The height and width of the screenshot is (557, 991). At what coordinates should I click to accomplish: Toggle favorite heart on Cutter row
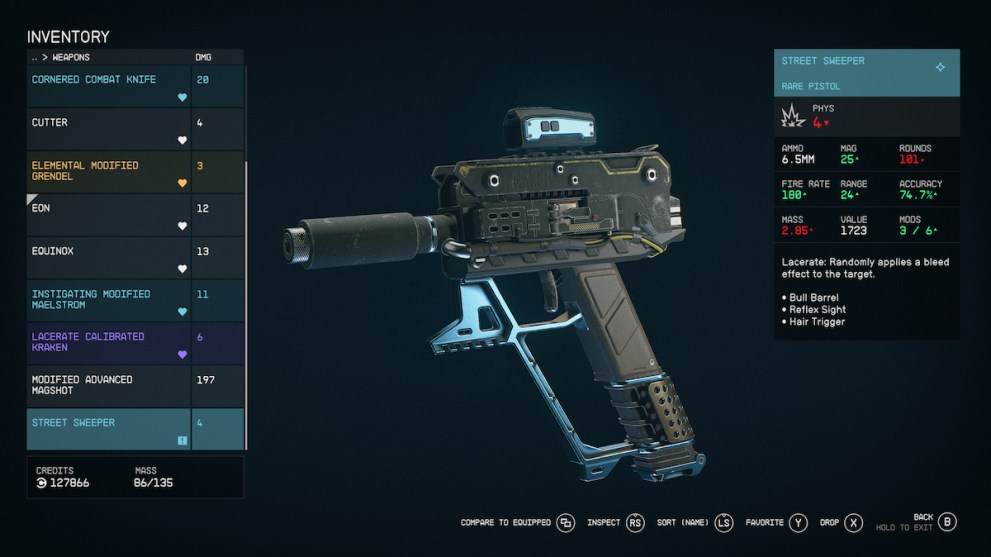(x=182, y=141)
